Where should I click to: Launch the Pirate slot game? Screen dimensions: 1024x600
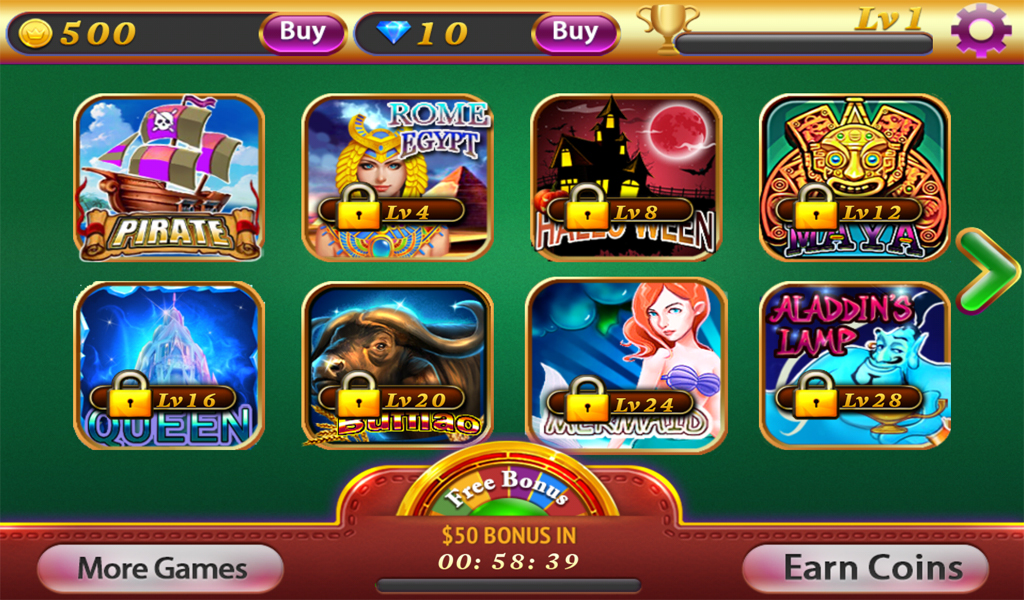tap(169, 178)
